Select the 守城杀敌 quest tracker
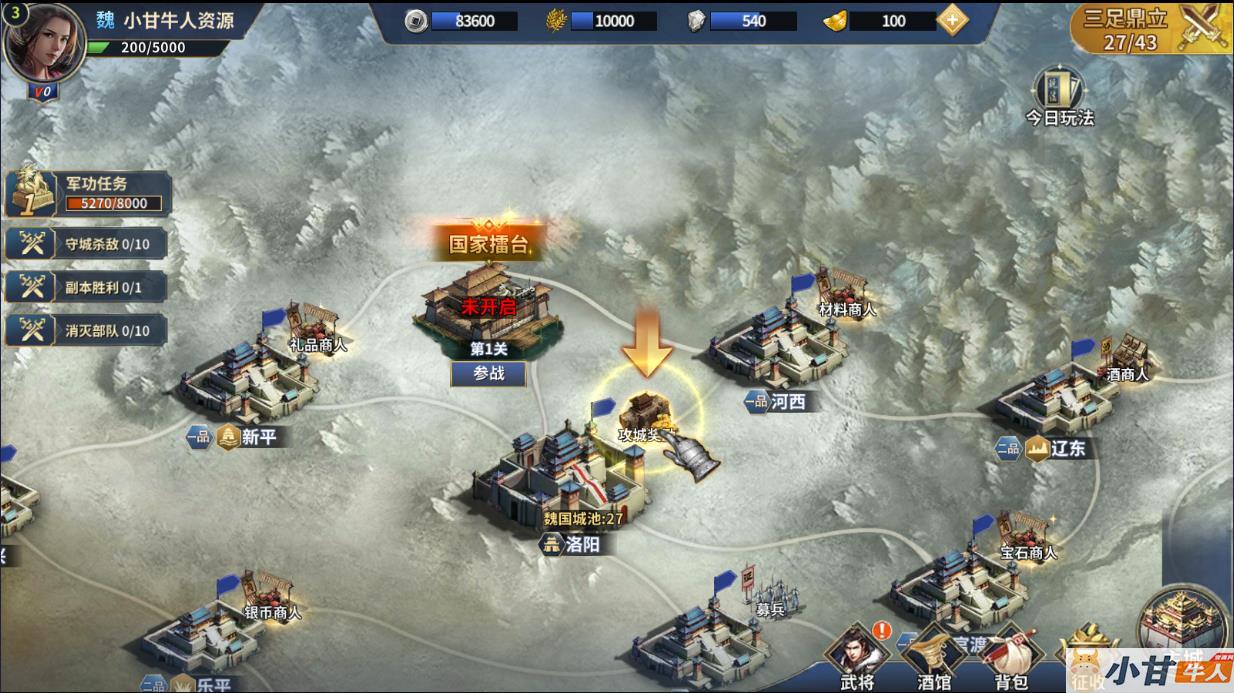This screenshot has height=693, width=1234. point(86,243)
